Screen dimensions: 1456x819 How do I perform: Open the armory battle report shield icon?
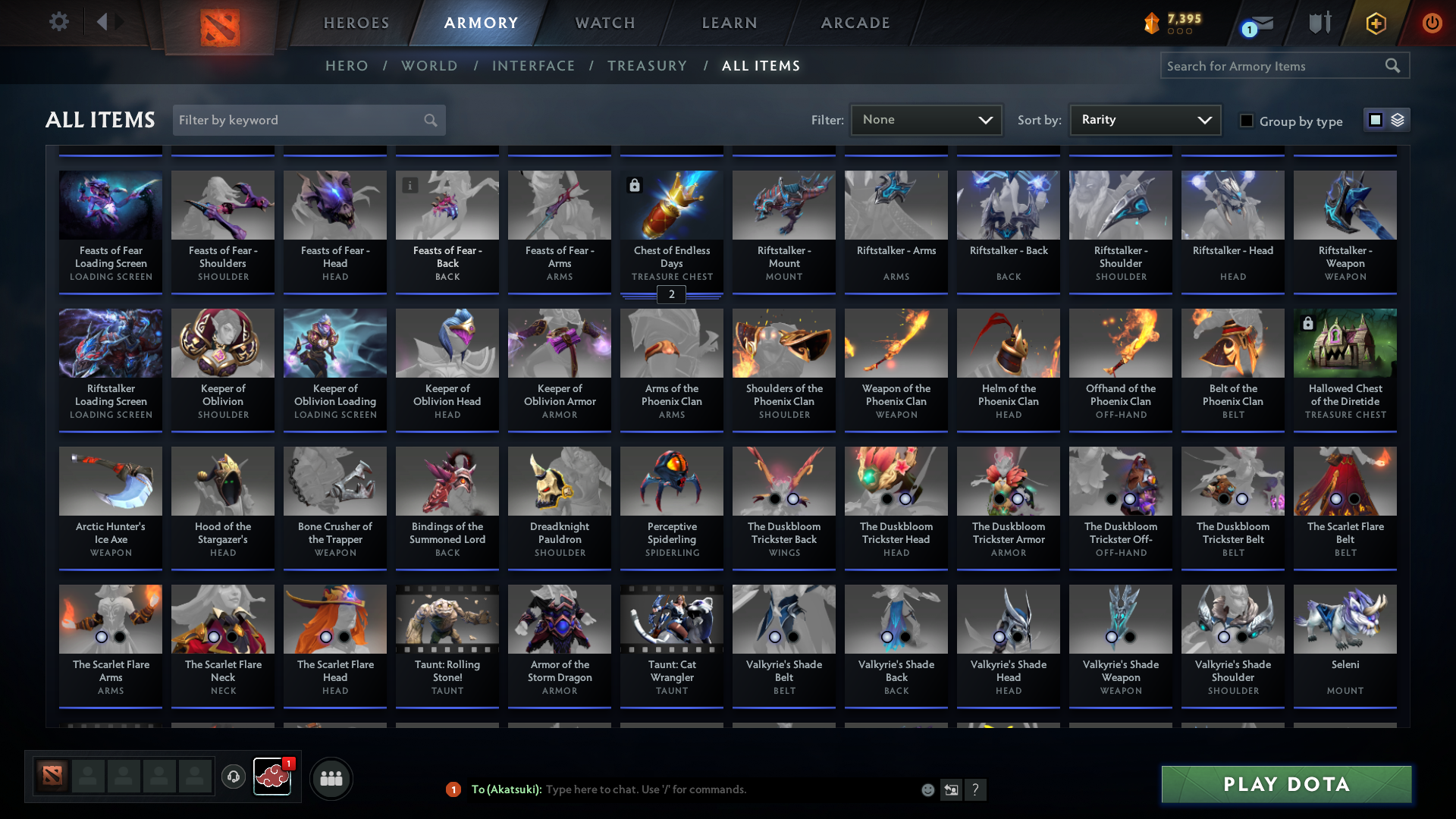(1319, 23)
